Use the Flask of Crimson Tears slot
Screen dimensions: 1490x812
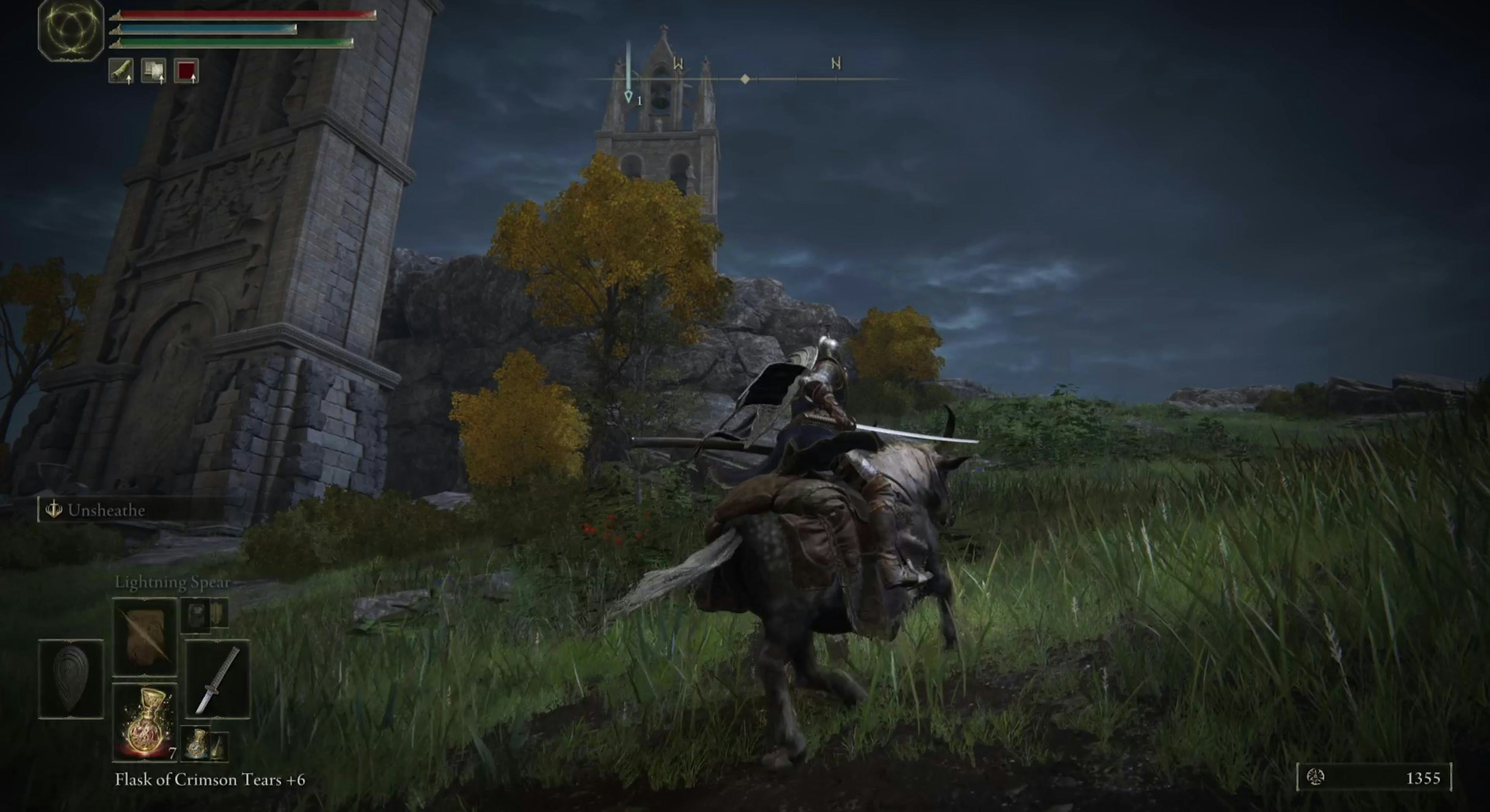(x=145, y=722)
